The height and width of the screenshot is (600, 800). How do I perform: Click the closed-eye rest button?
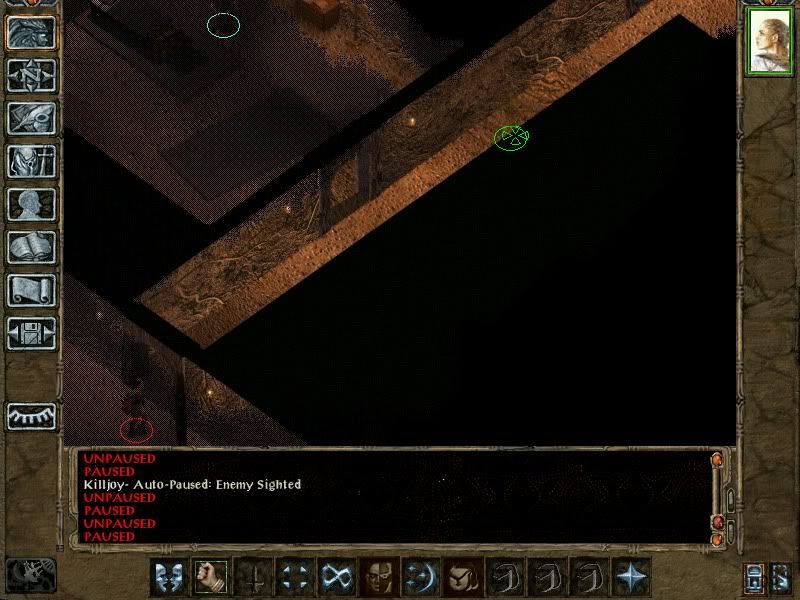point(31,415)
